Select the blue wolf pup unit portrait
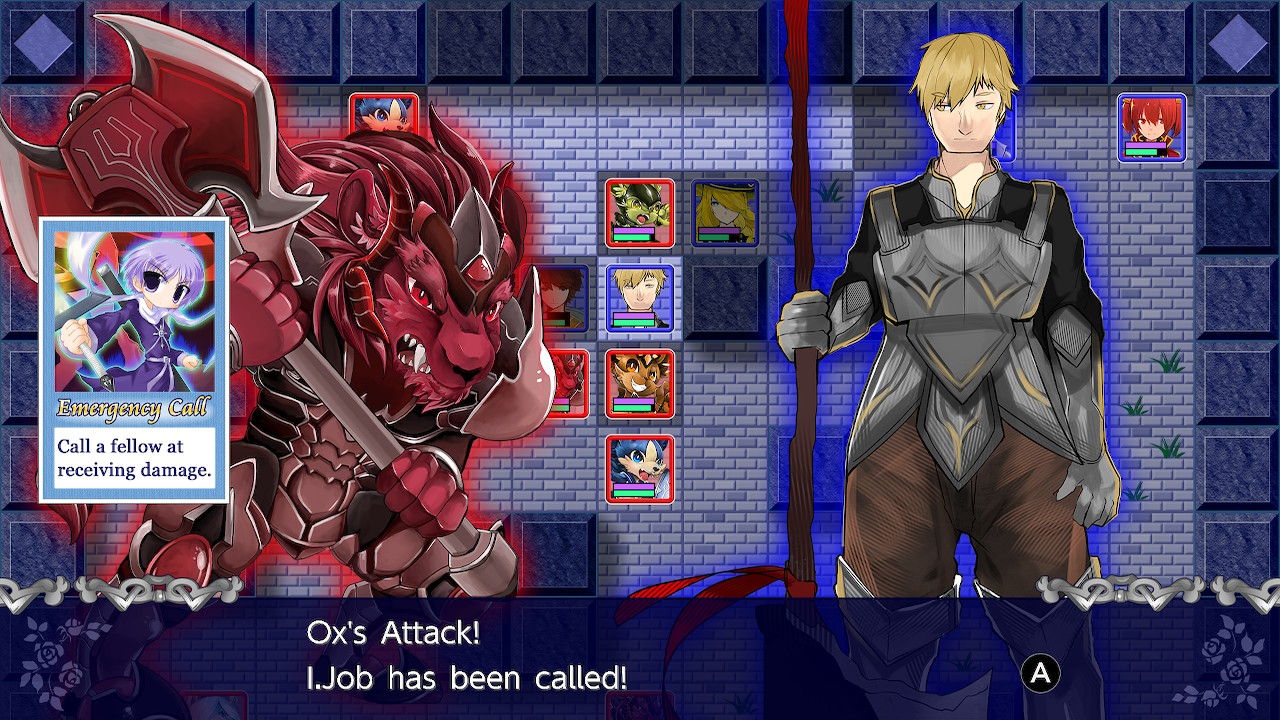The image size is (1280, 720). pyautogui.click(x=640, y=468)
